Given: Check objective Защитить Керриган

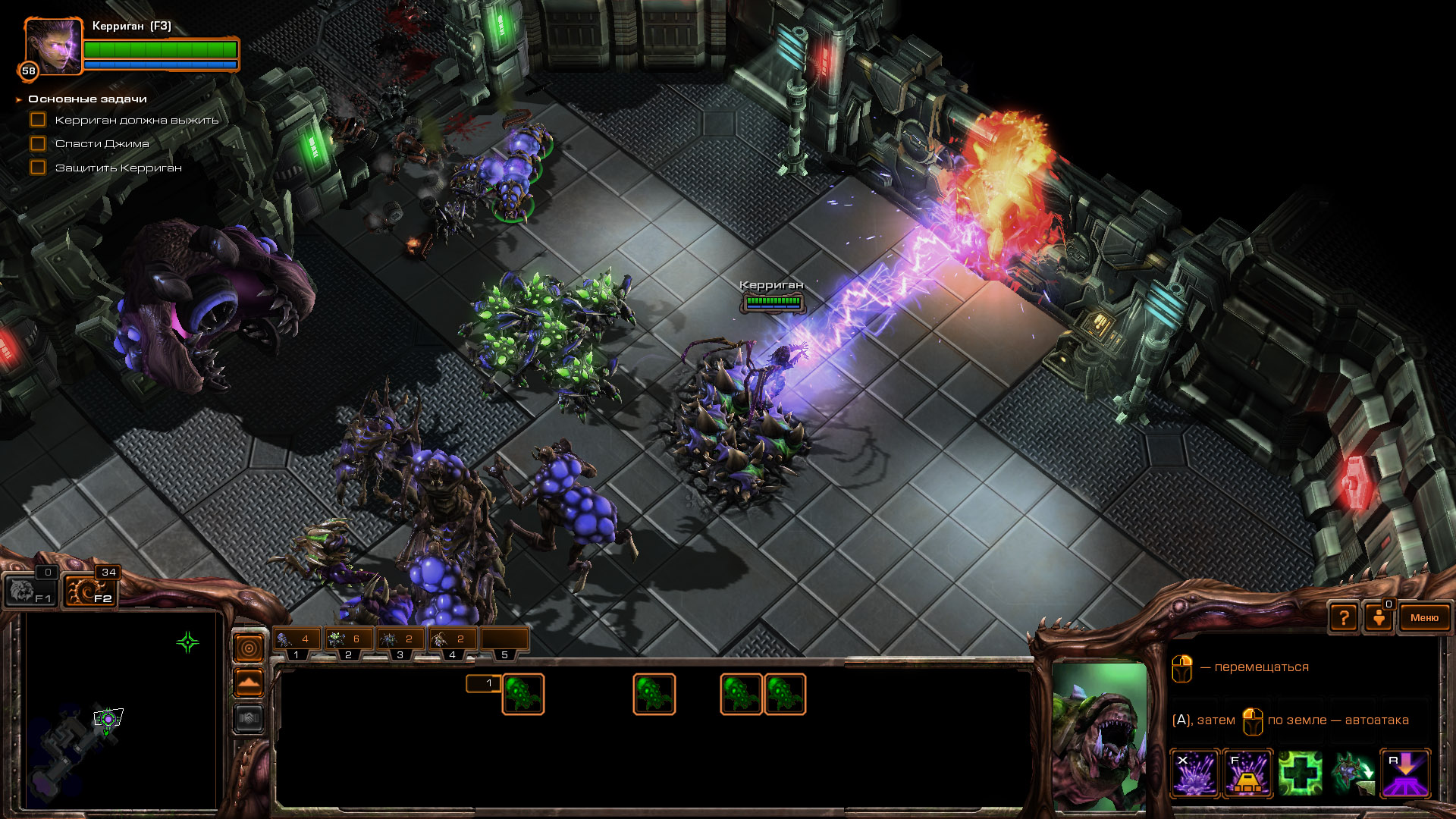Looking at the screenshot, I should point(36,167).
